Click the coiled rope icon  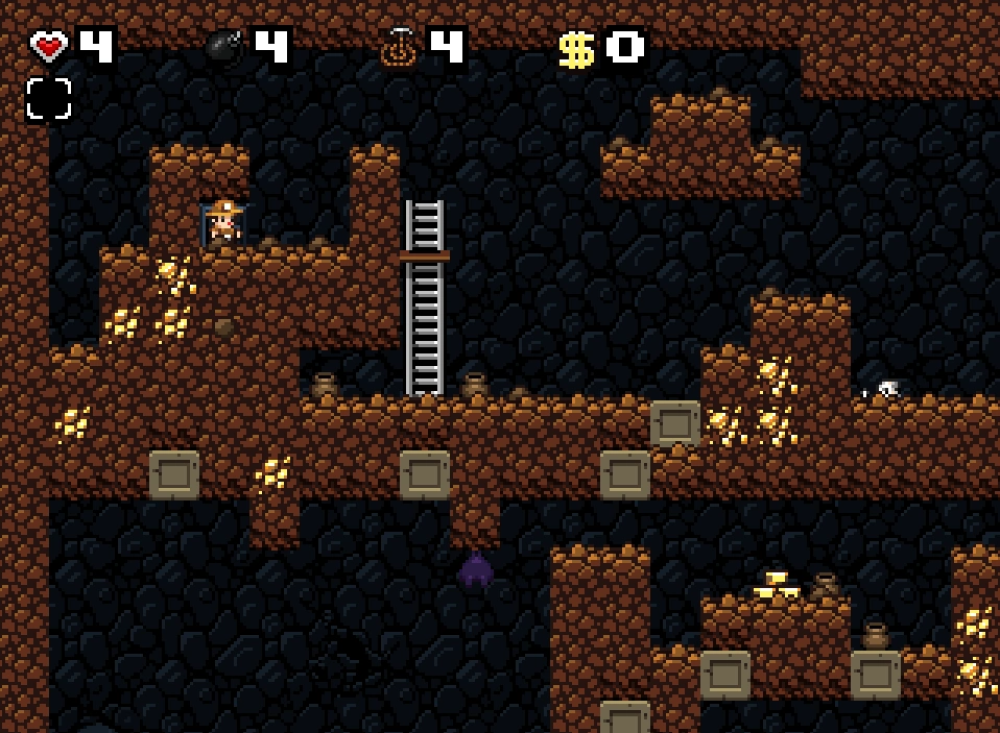[398, 47]
